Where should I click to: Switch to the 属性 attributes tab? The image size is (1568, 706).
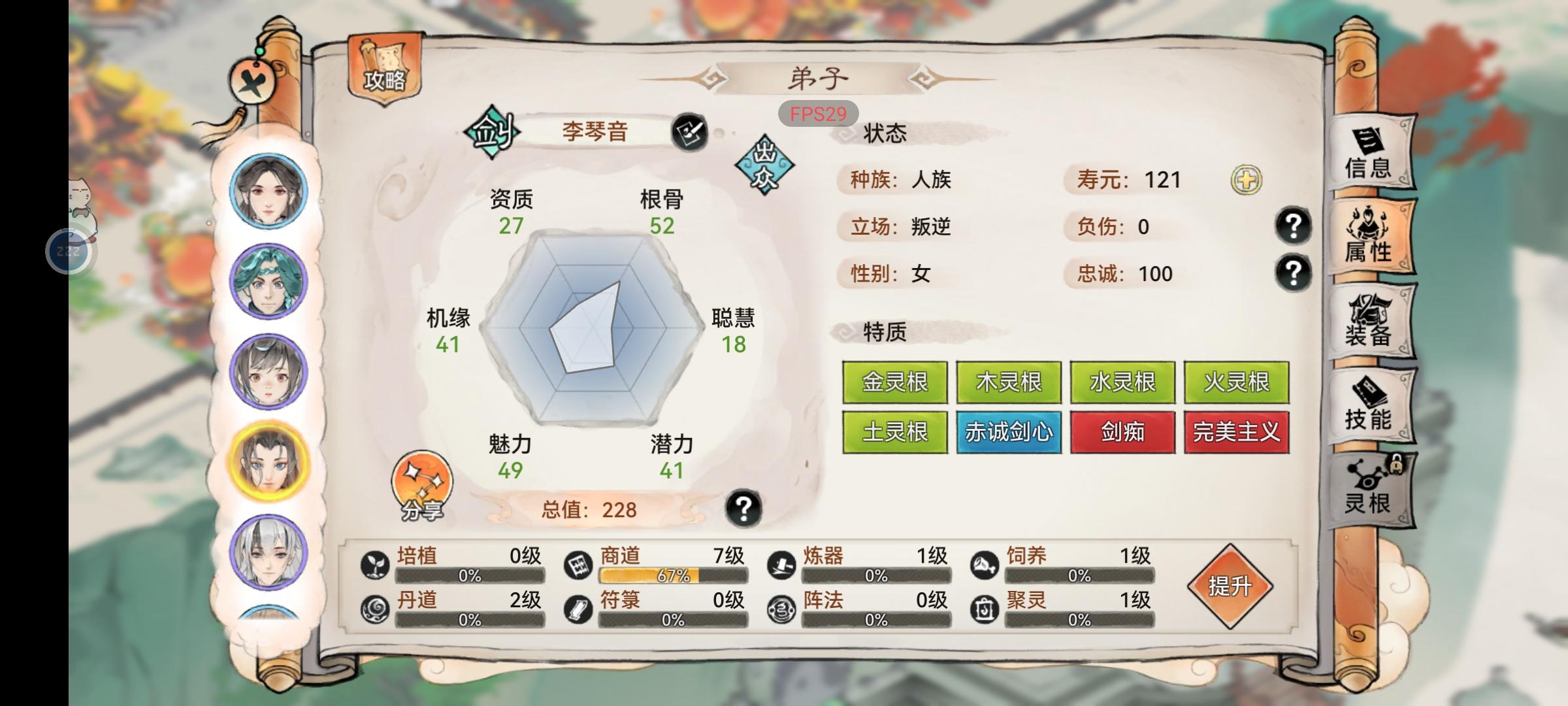tap(1371, 234)
